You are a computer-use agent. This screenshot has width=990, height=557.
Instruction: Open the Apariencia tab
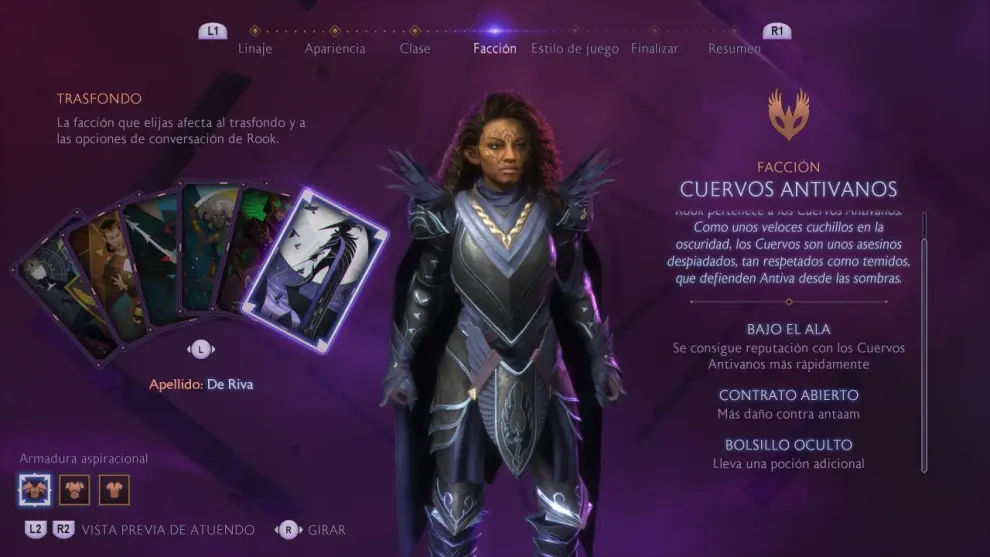(335, 48)
